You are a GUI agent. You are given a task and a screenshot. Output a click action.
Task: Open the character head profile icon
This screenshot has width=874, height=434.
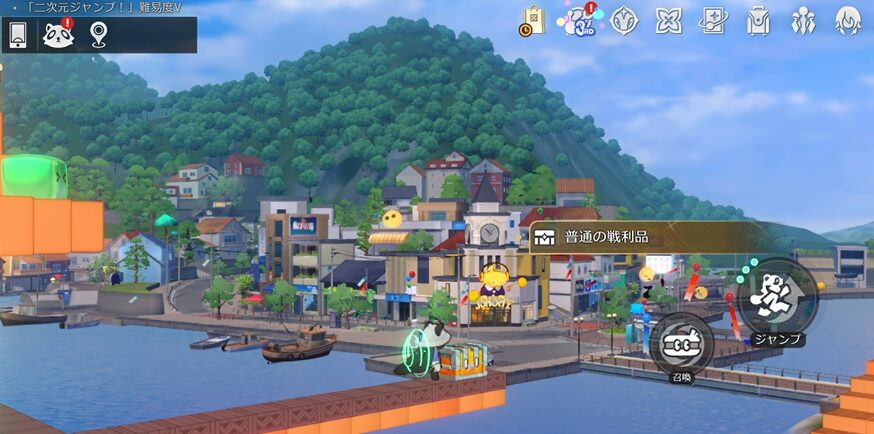pyautogui.click(x=848, y=21)
